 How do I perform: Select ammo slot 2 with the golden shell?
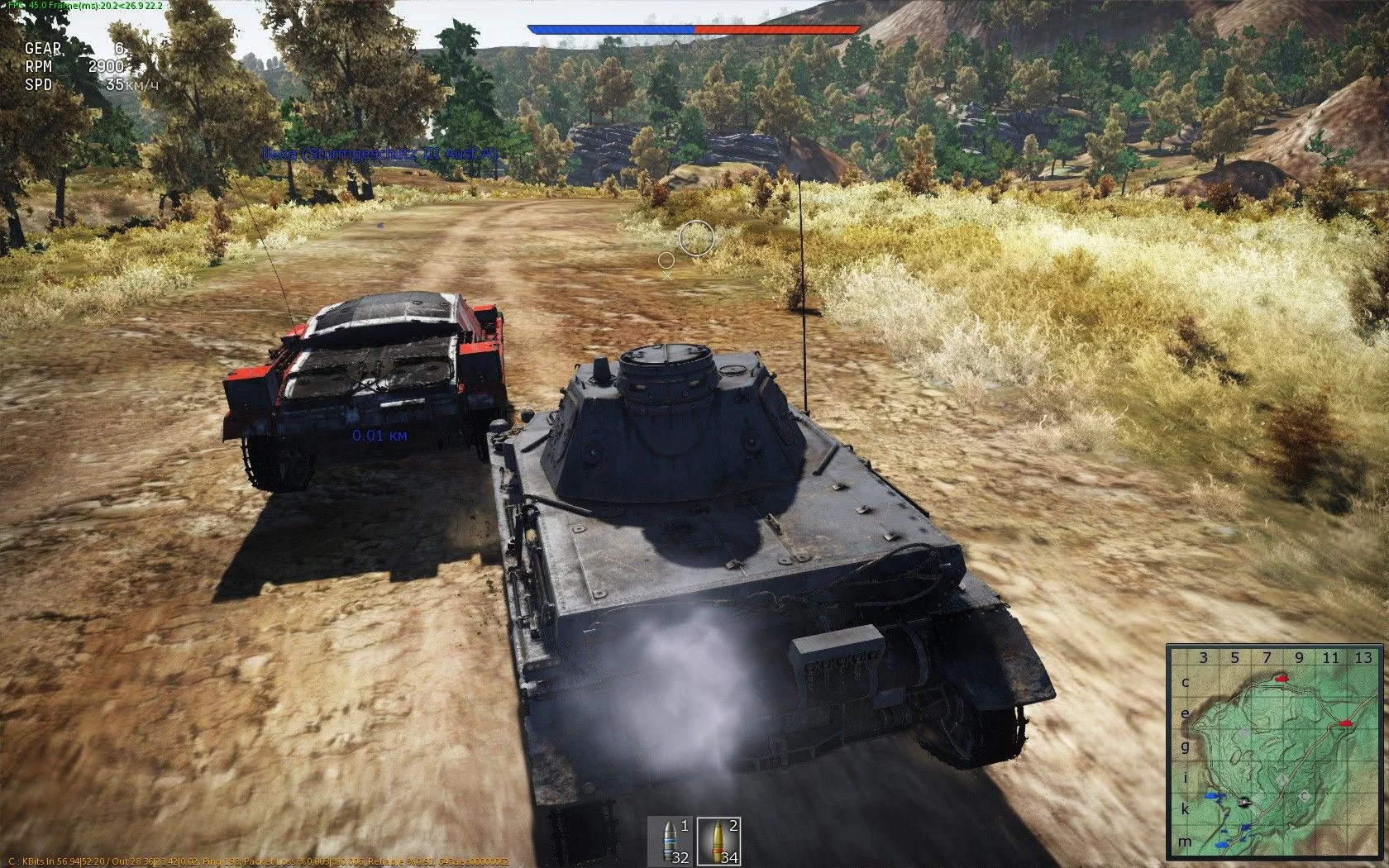tap(718, 842)
